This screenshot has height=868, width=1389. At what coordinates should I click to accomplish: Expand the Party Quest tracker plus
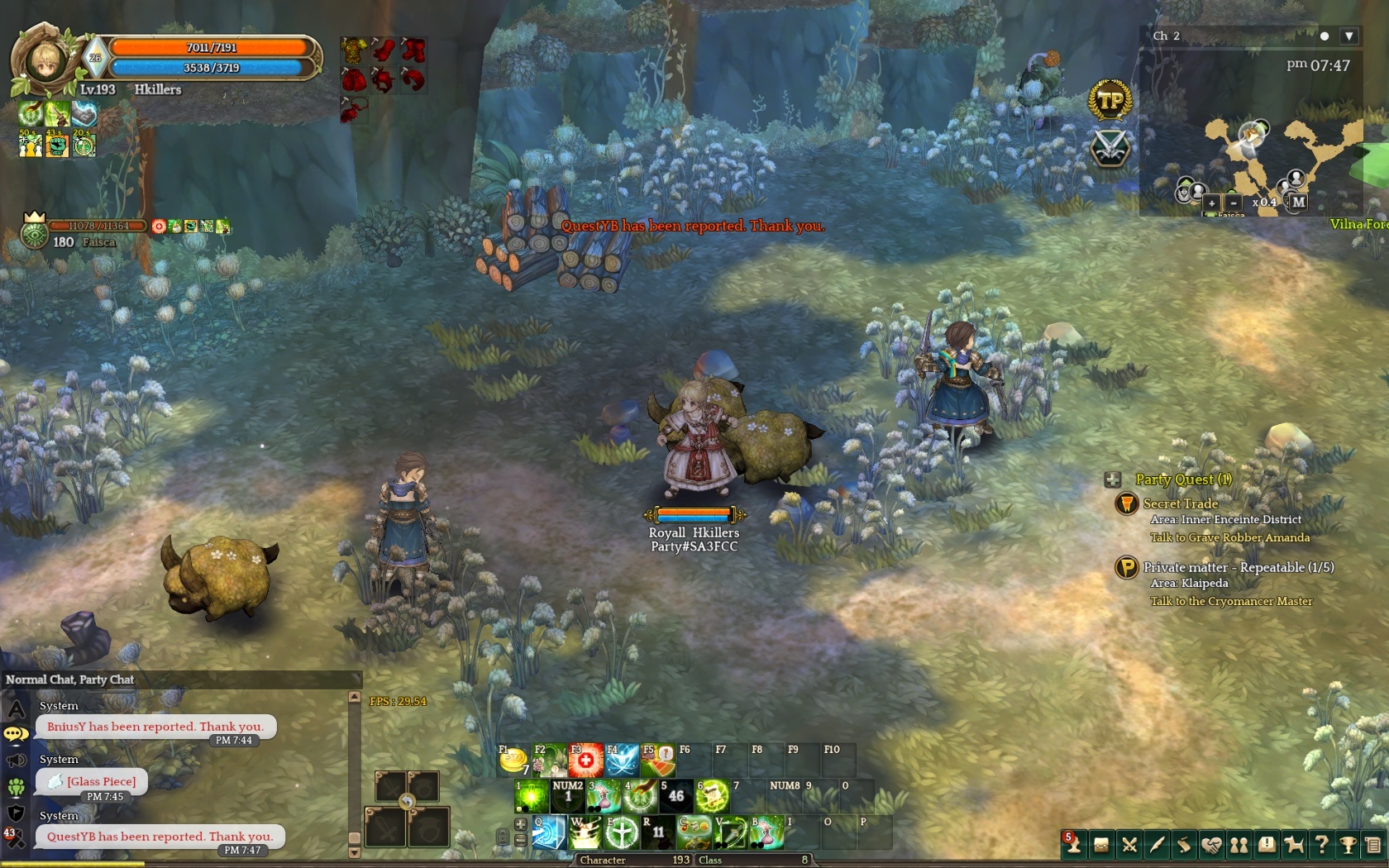click(x=1113, y=479)
